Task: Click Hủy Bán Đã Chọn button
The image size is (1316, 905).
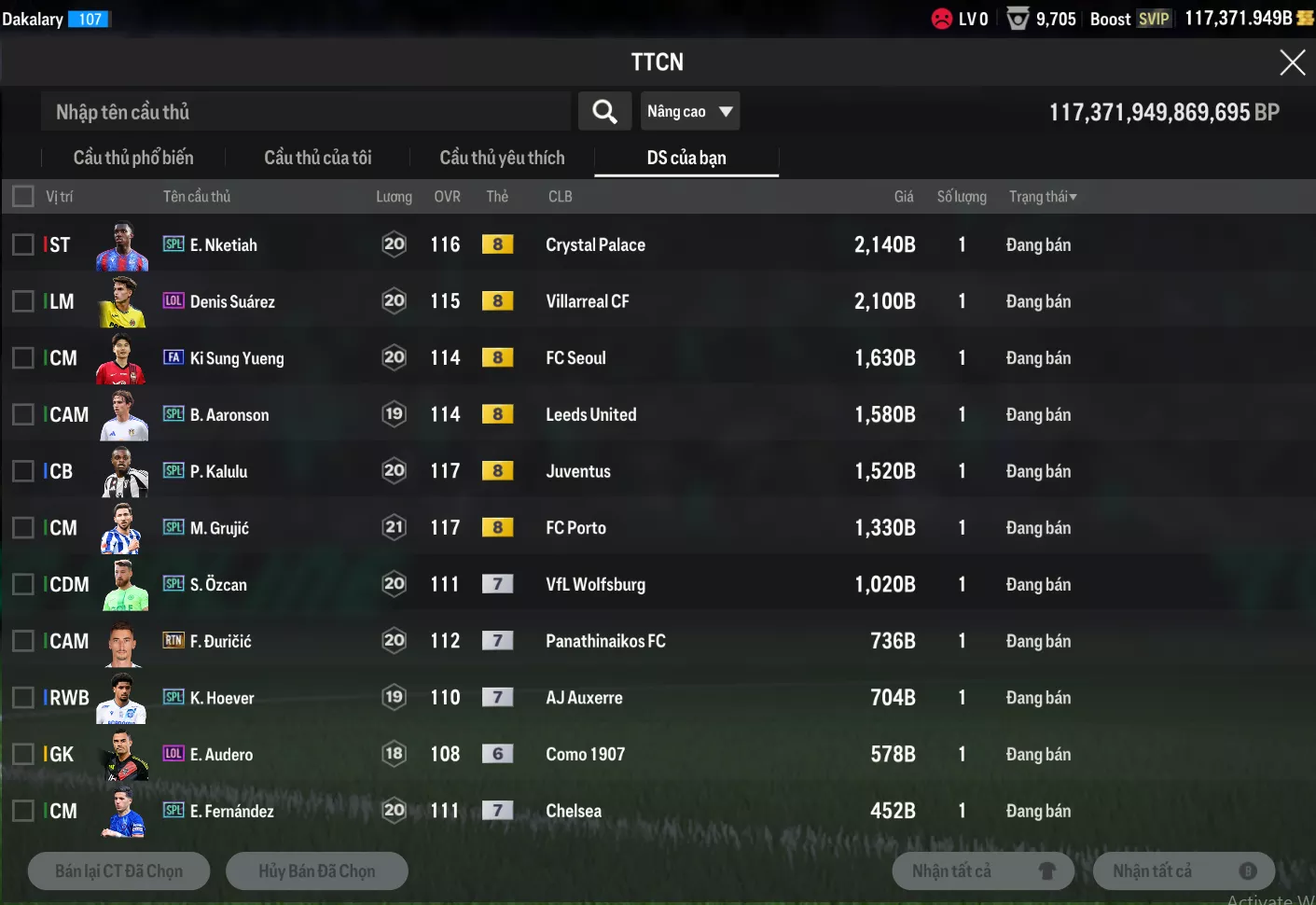Action: point(316,871)
